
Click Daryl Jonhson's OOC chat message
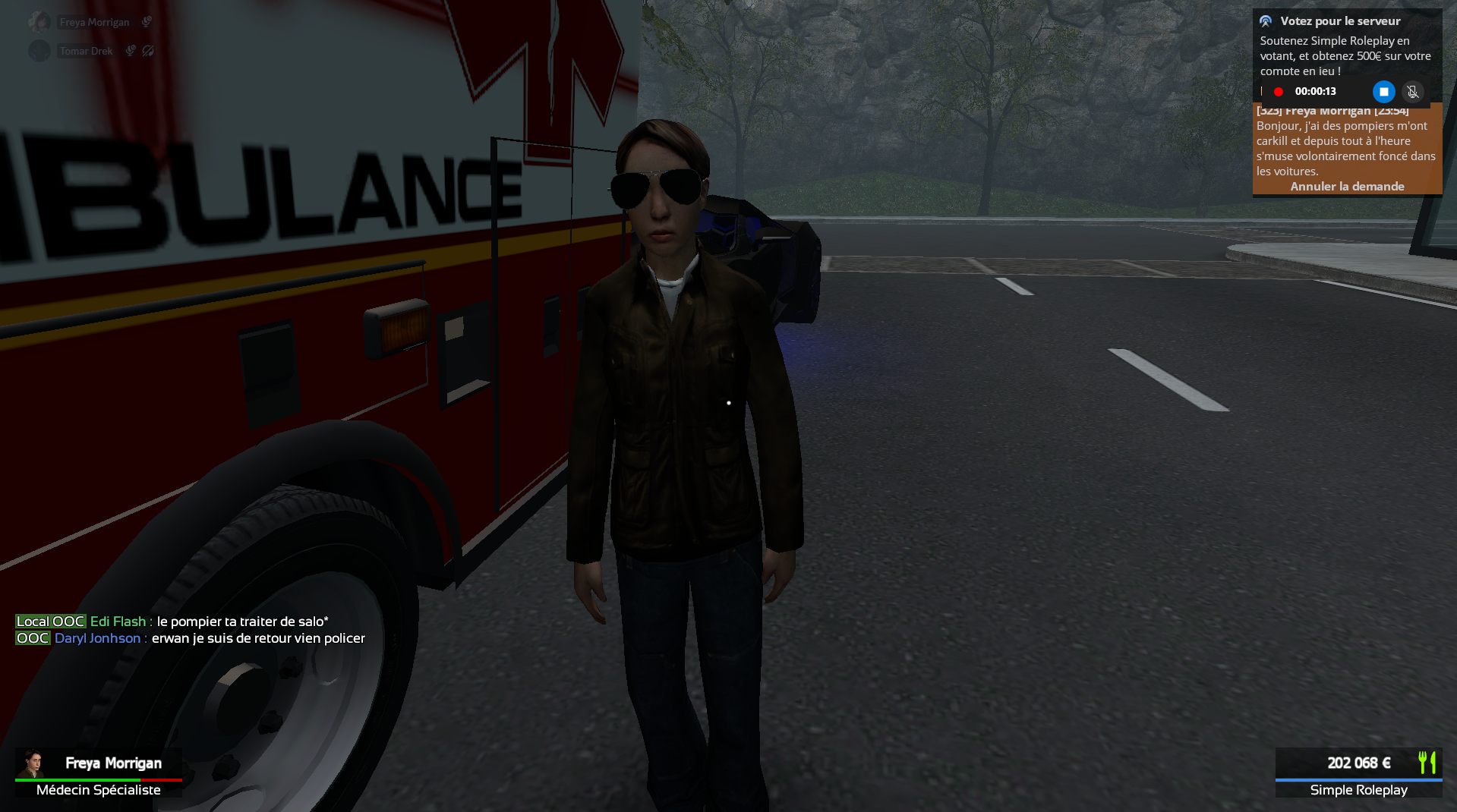[258, 638]
